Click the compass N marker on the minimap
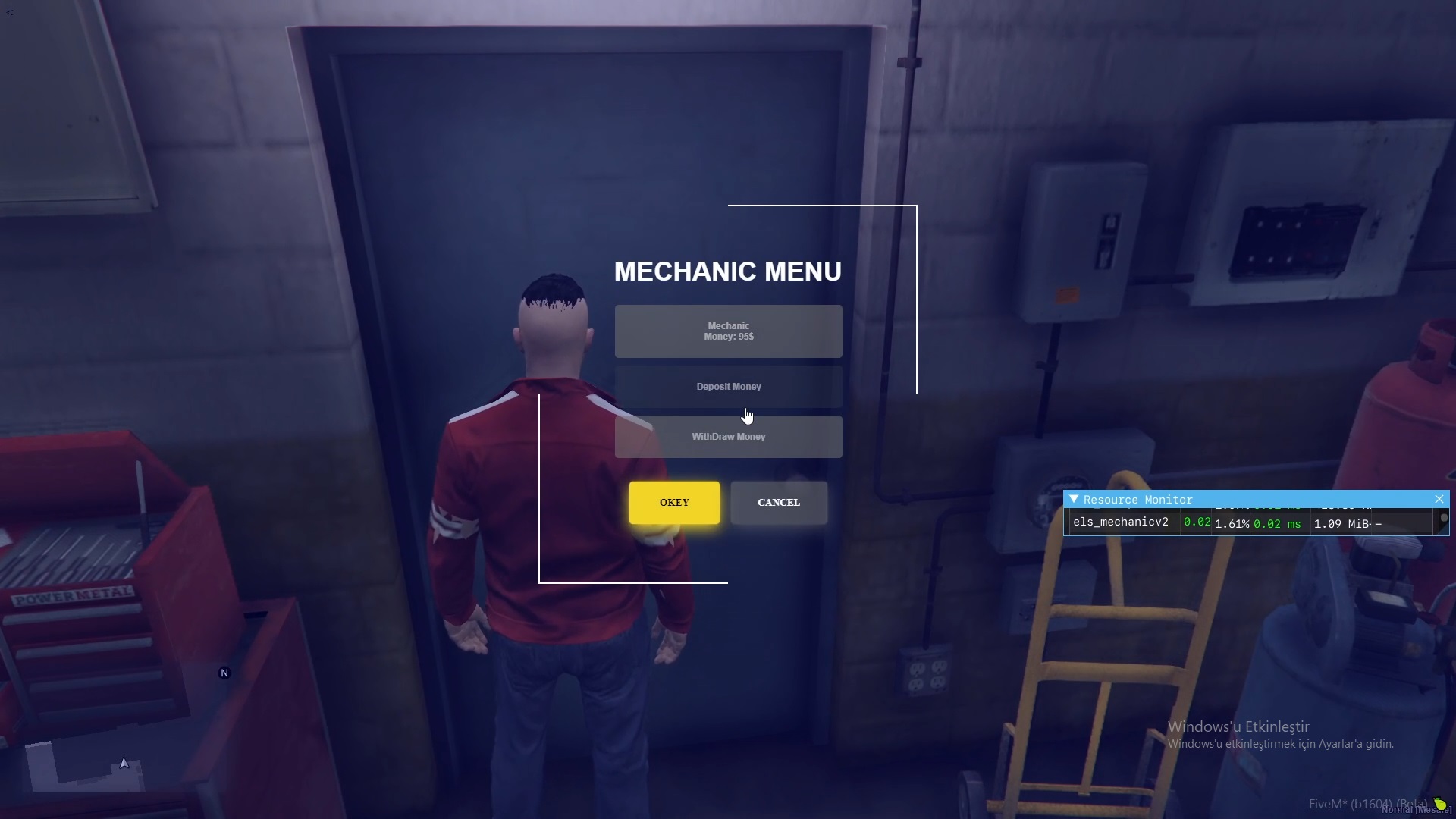This screenshot has width=1456, height=819. (x=224, y=672)
